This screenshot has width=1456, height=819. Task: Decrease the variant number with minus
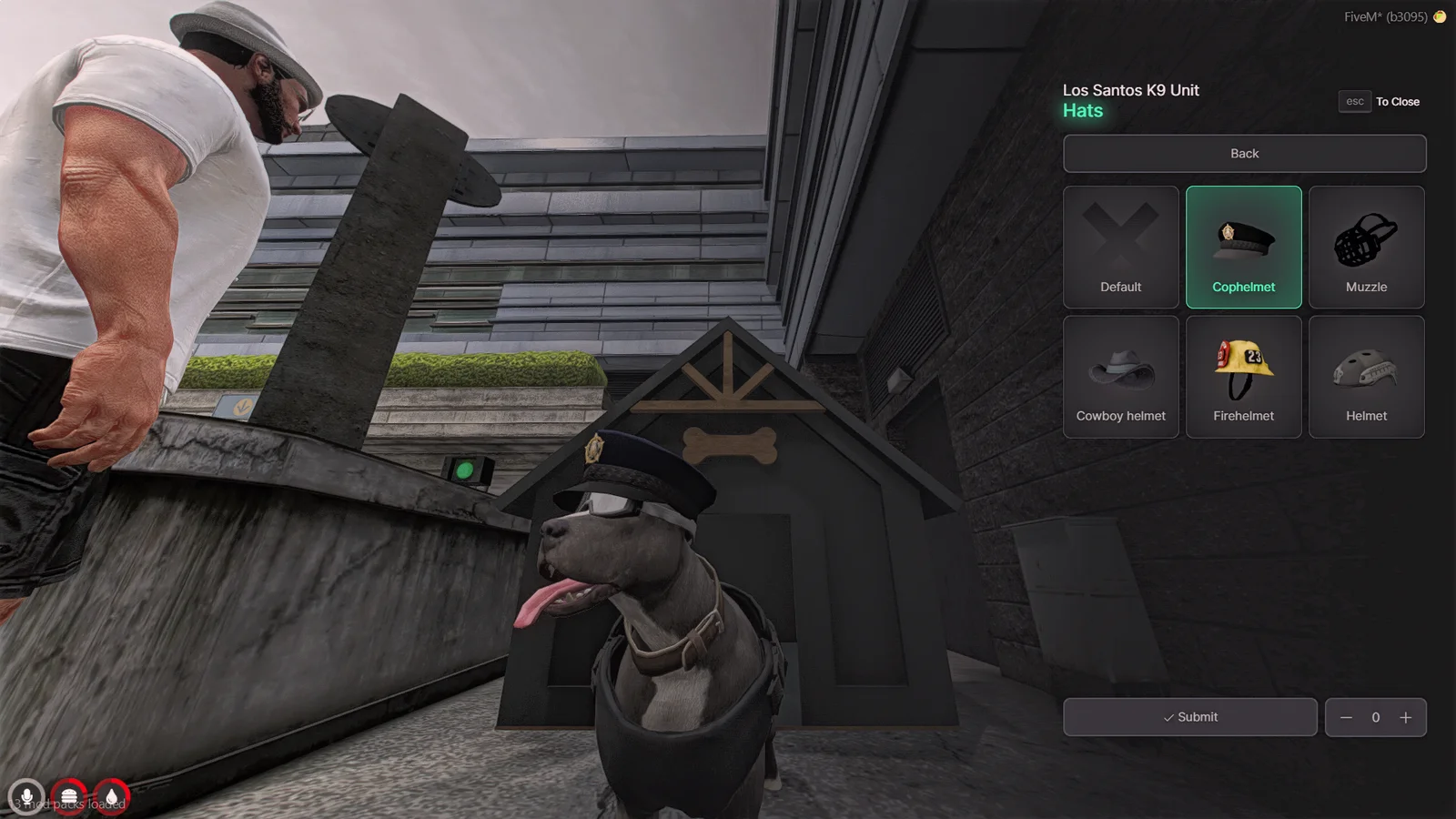tap(1346, 717)
